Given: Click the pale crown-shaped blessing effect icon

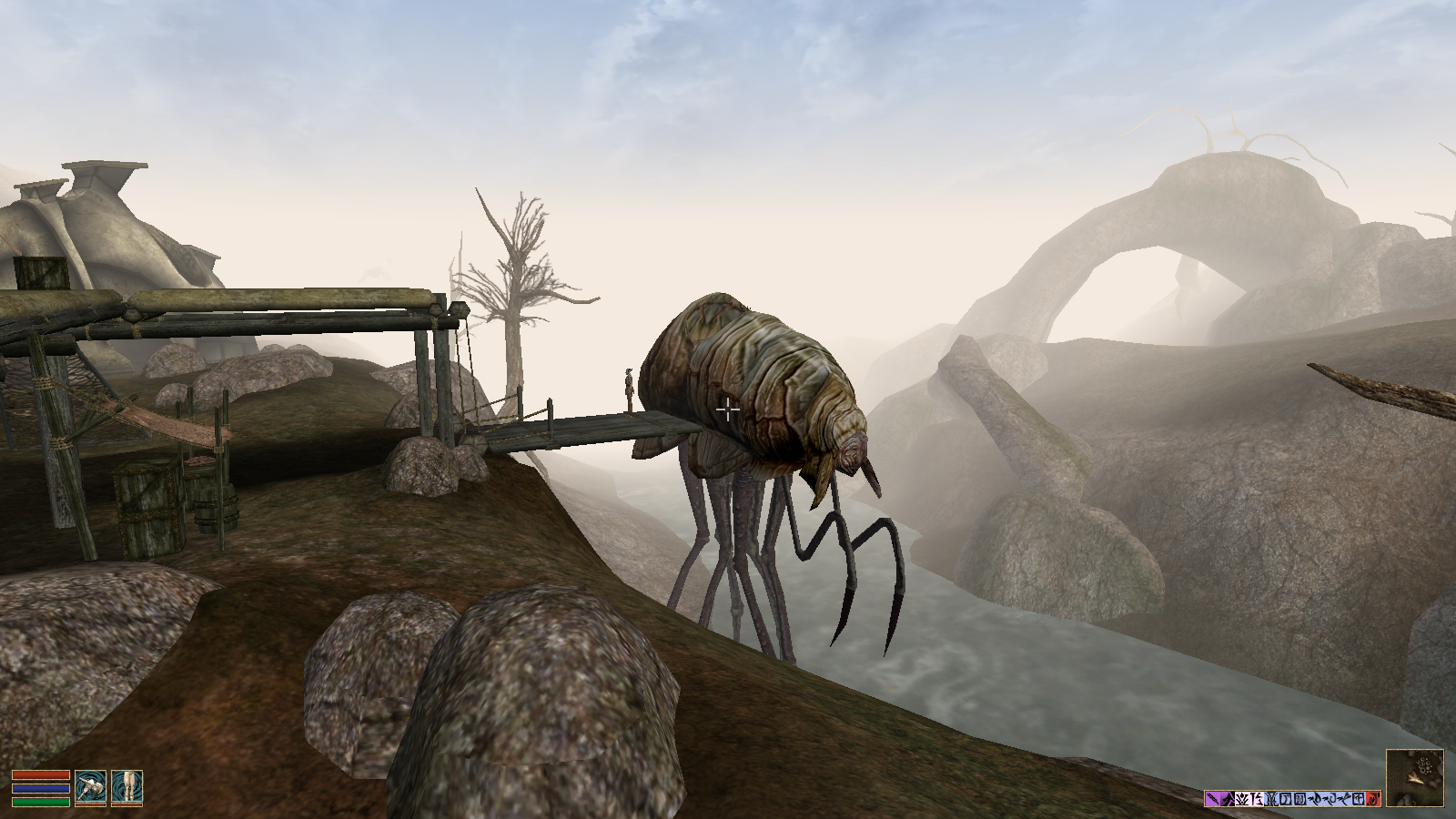Looking at the screenshot, I should (1241, 797).
